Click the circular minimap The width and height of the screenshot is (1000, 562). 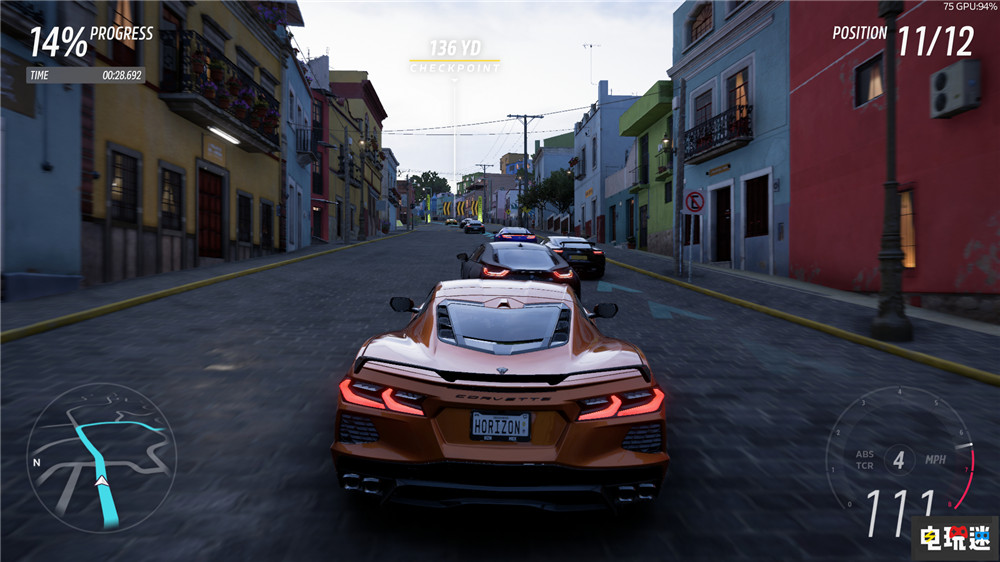[101, 458]
